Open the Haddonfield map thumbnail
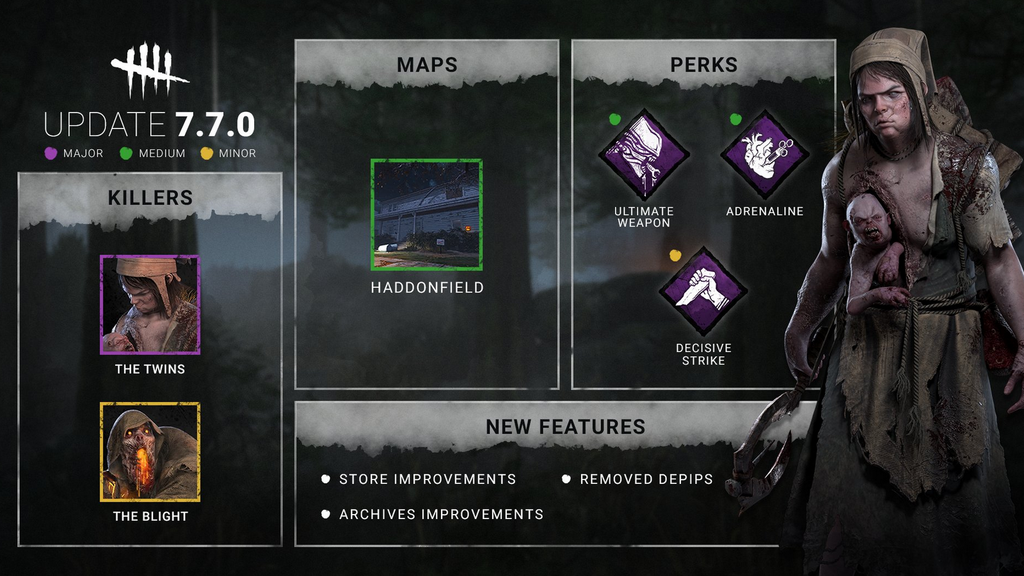1024x576 pixels. (x=427, y=215)
